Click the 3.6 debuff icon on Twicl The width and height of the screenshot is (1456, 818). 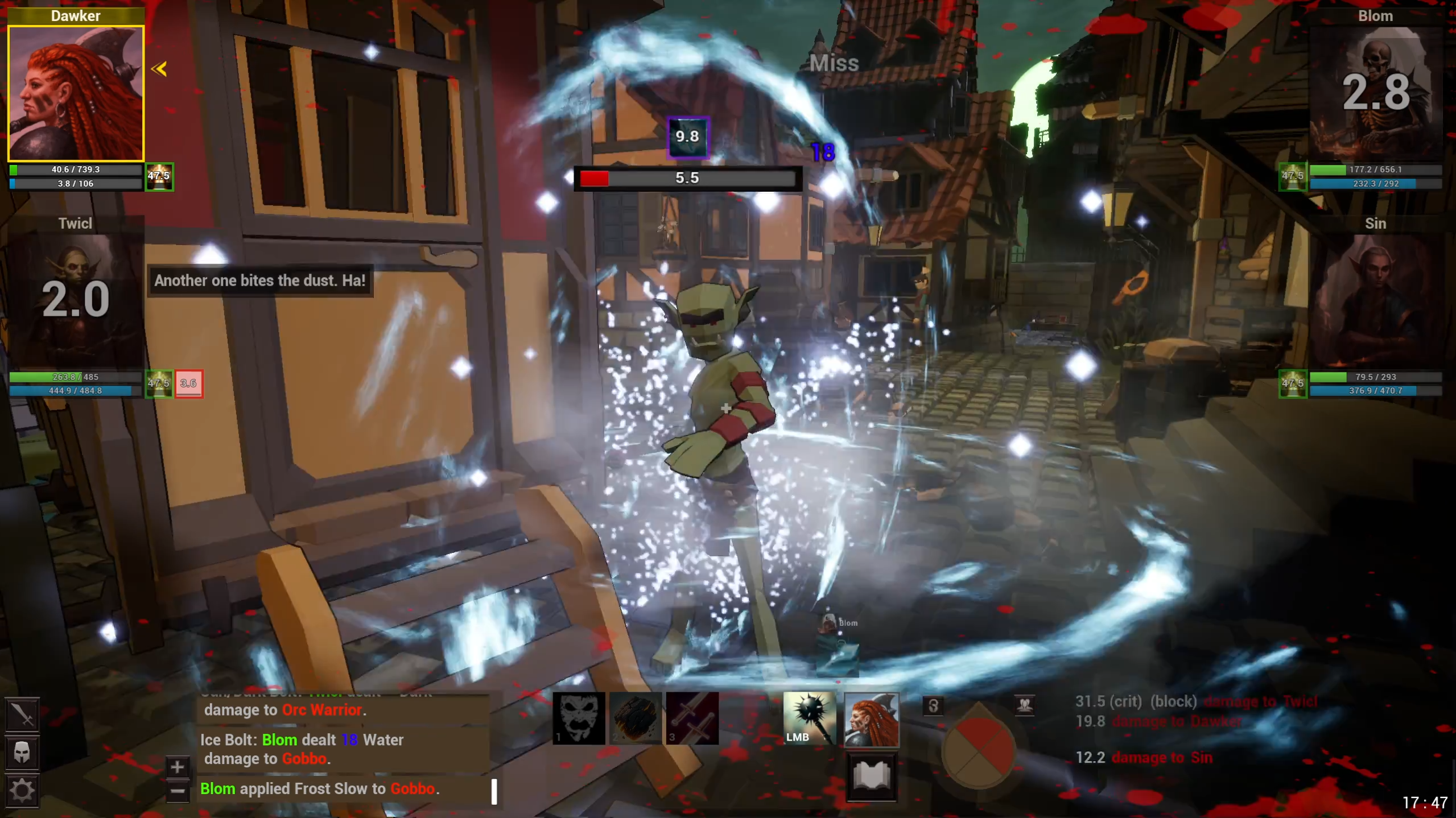point(189,384)
